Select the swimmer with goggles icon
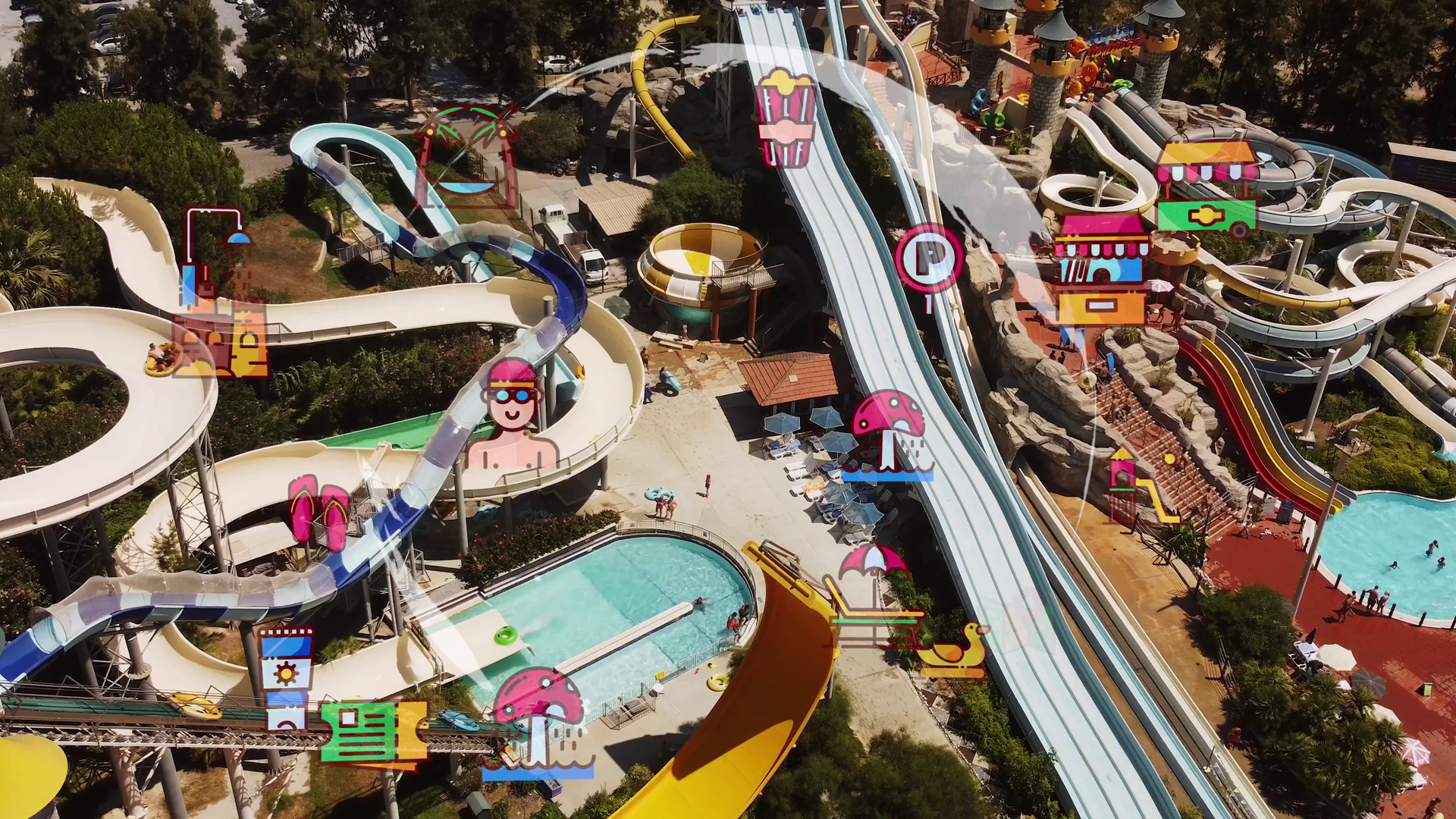 pos(513,415)
